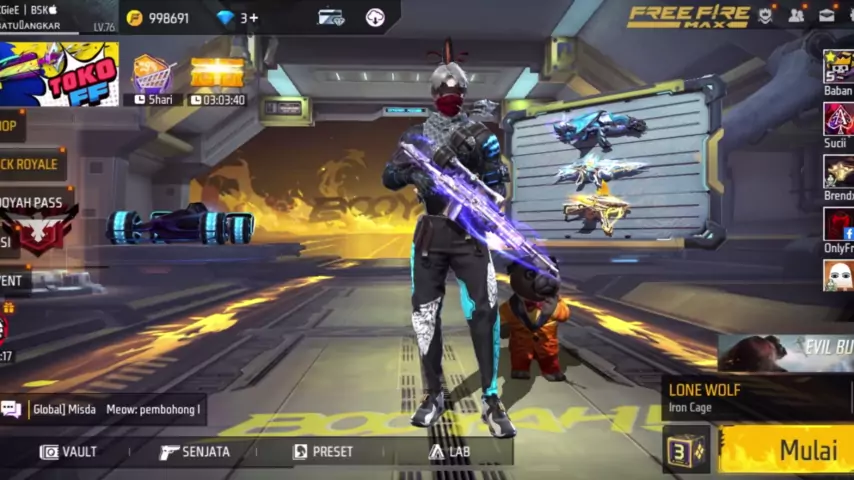Open the mail envelope icon
The image size is (854, 480).
[827, 15]
